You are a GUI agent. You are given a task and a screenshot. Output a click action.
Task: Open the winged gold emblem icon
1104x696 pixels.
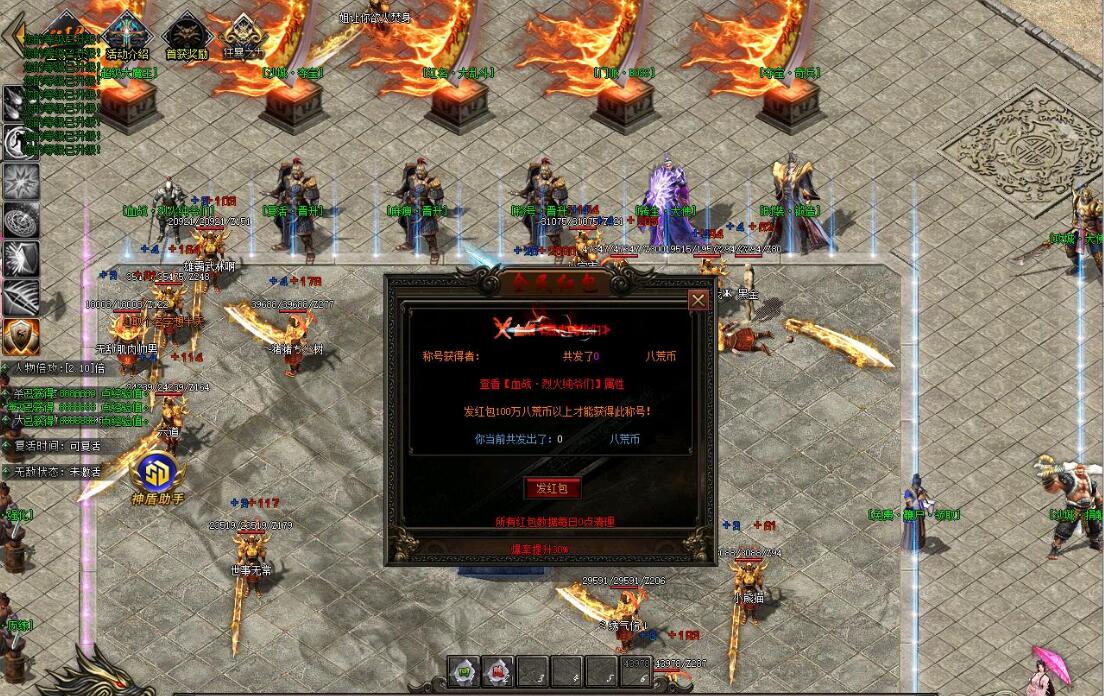(243, 33)
